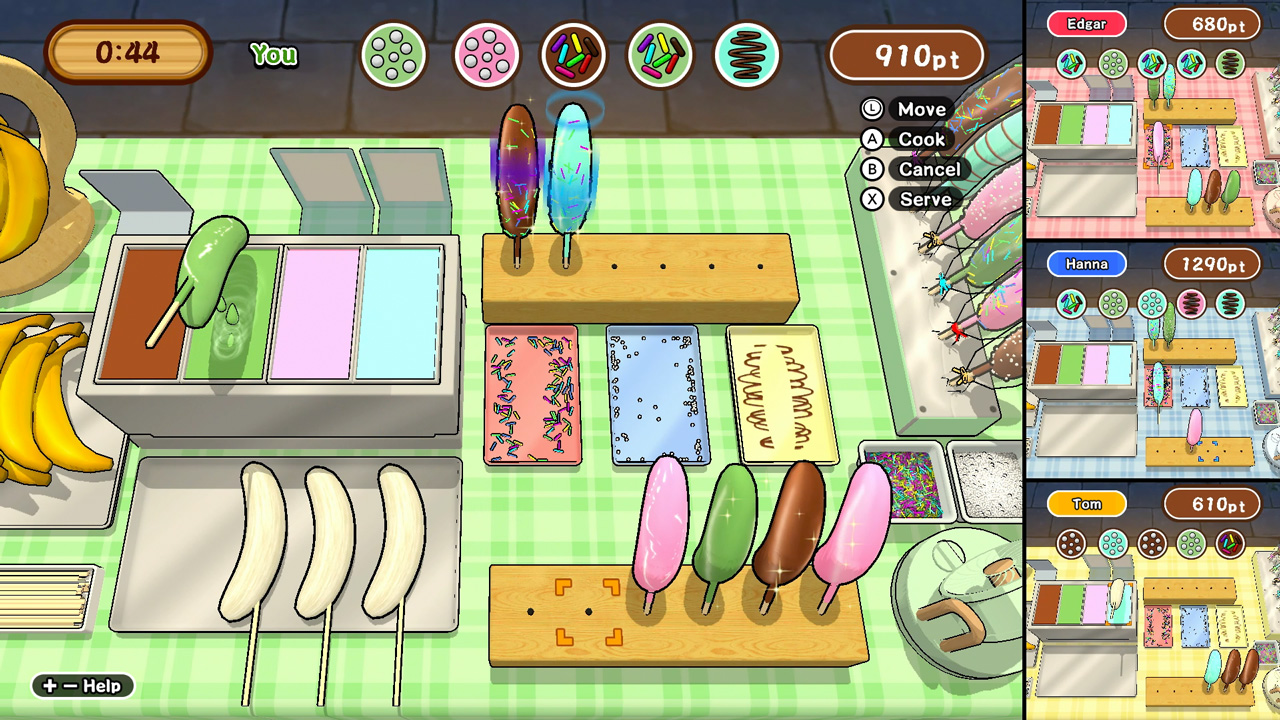Select the rainbow sprinkles topping icon
This screenshot has height=720, width=1280.
660,55
